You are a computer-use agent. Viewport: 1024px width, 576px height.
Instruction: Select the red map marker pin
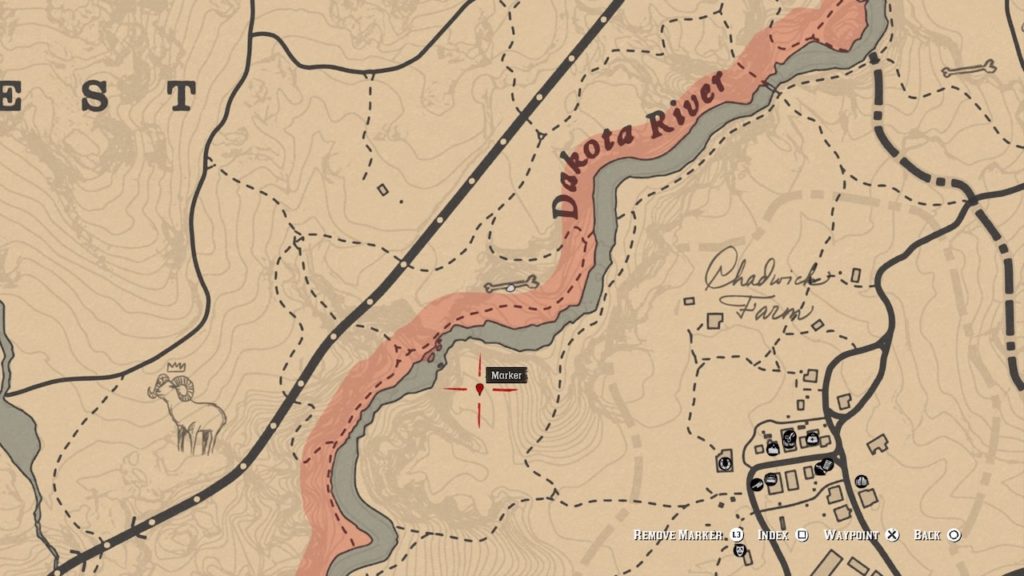(x=480, y=388)
